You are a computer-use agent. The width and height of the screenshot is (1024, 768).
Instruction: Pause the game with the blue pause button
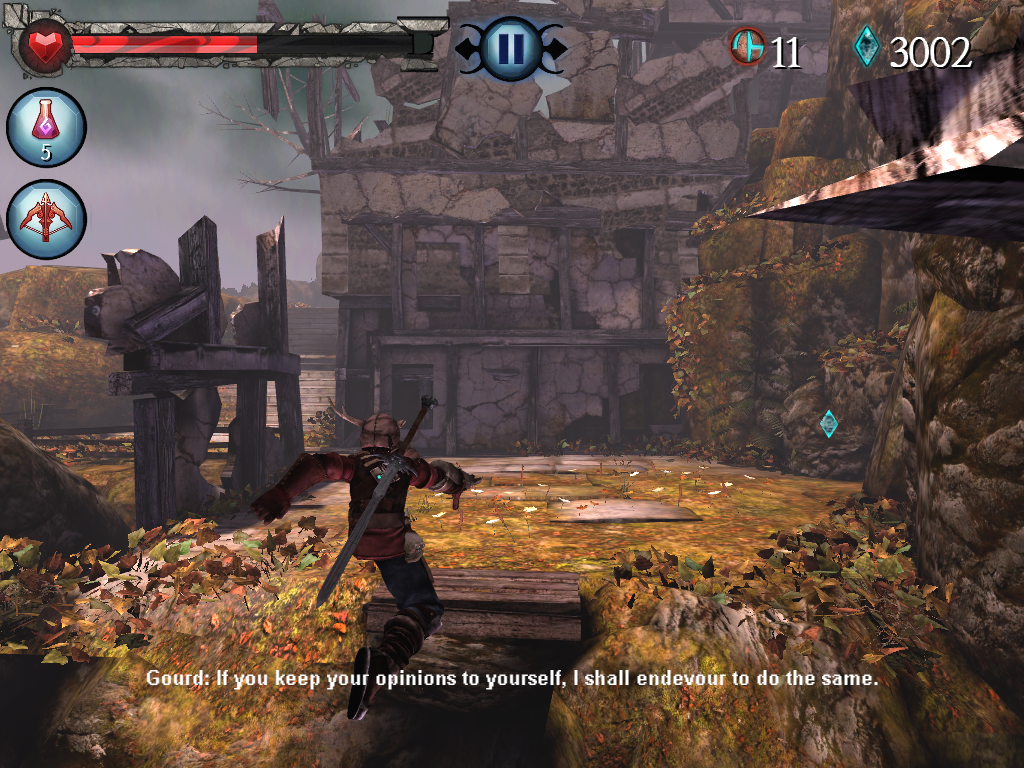[x=510, y=47]
